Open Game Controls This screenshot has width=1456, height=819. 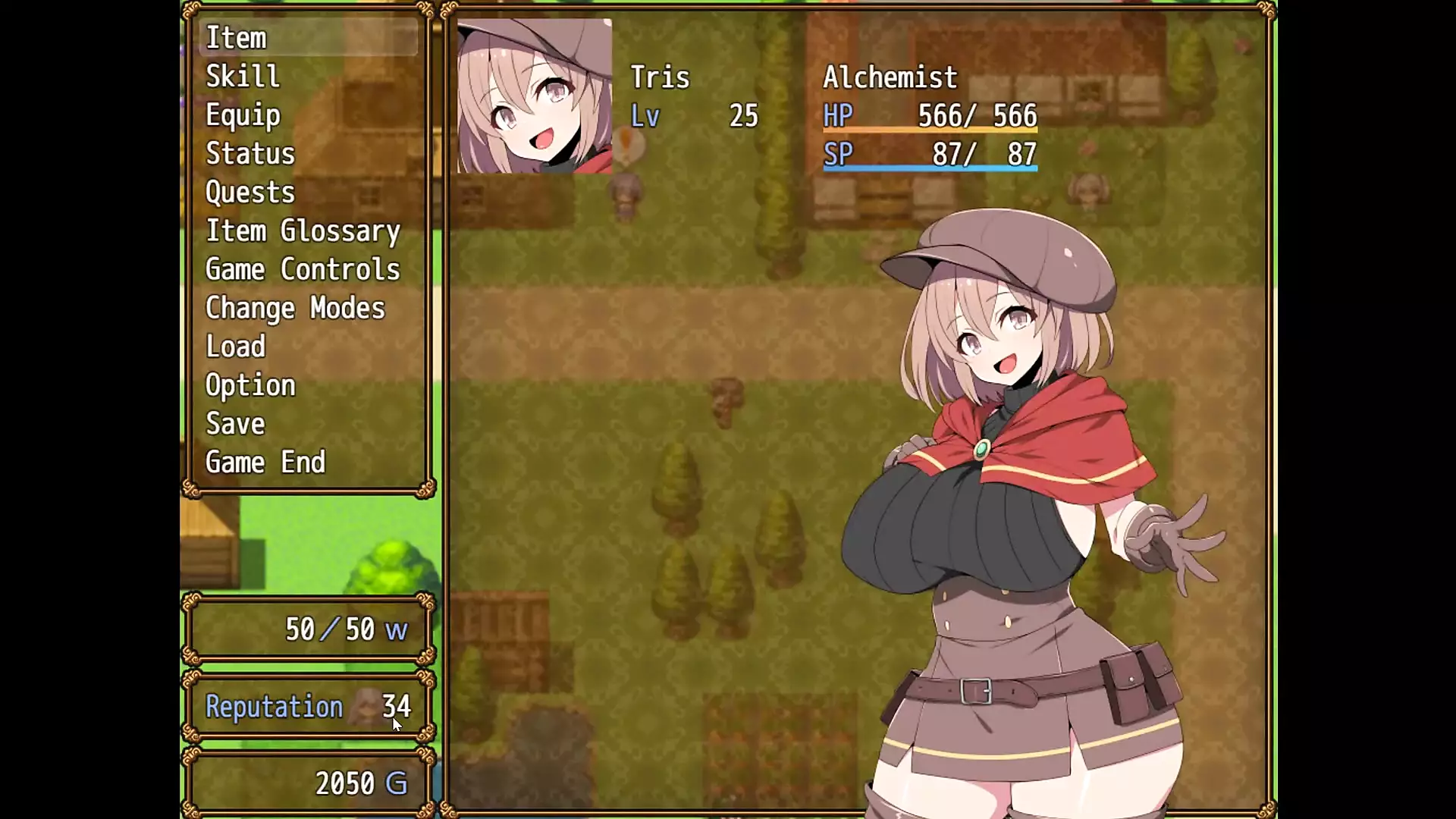pos(303,270)
